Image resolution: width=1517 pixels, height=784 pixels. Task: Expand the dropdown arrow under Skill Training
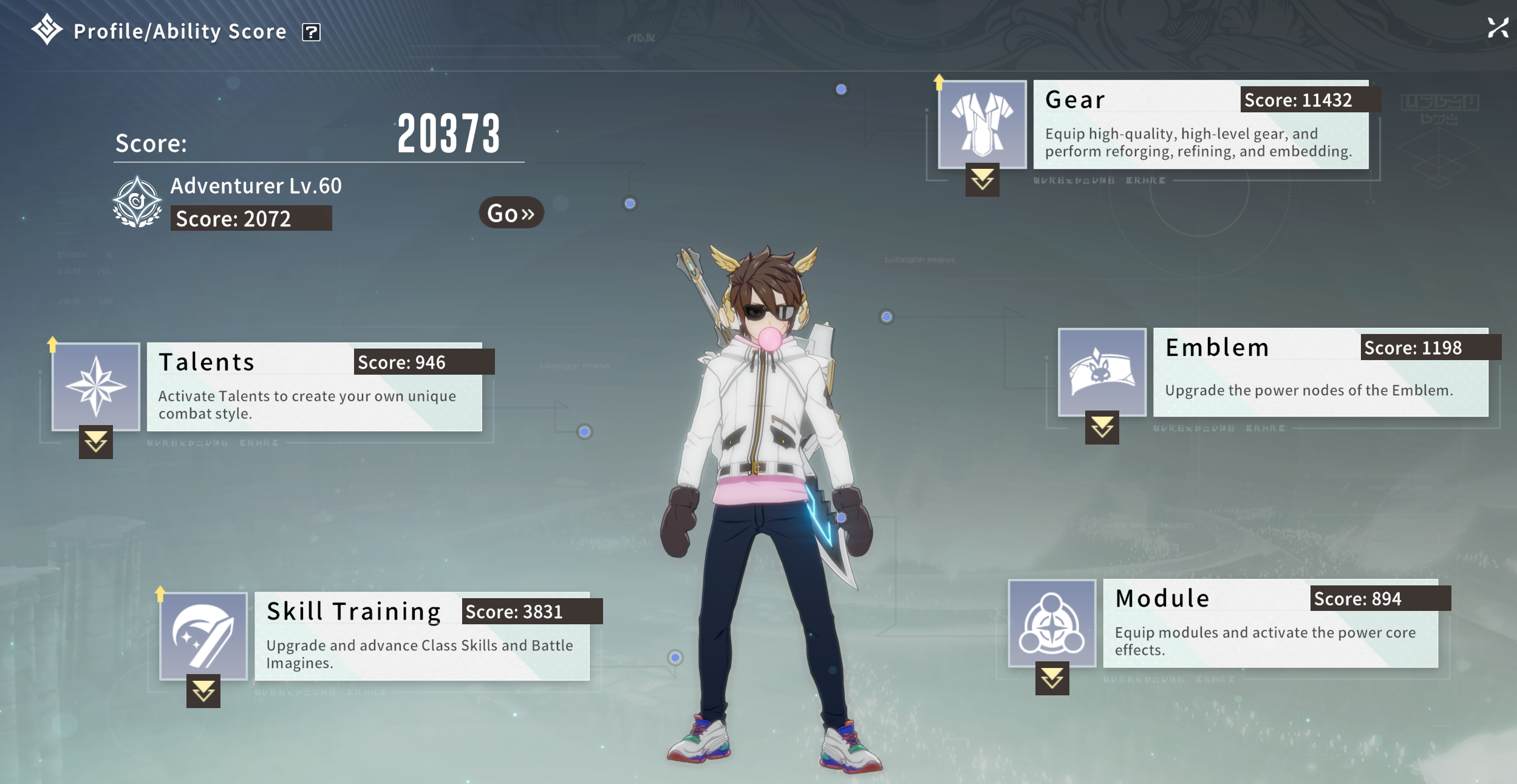(203, 691)
